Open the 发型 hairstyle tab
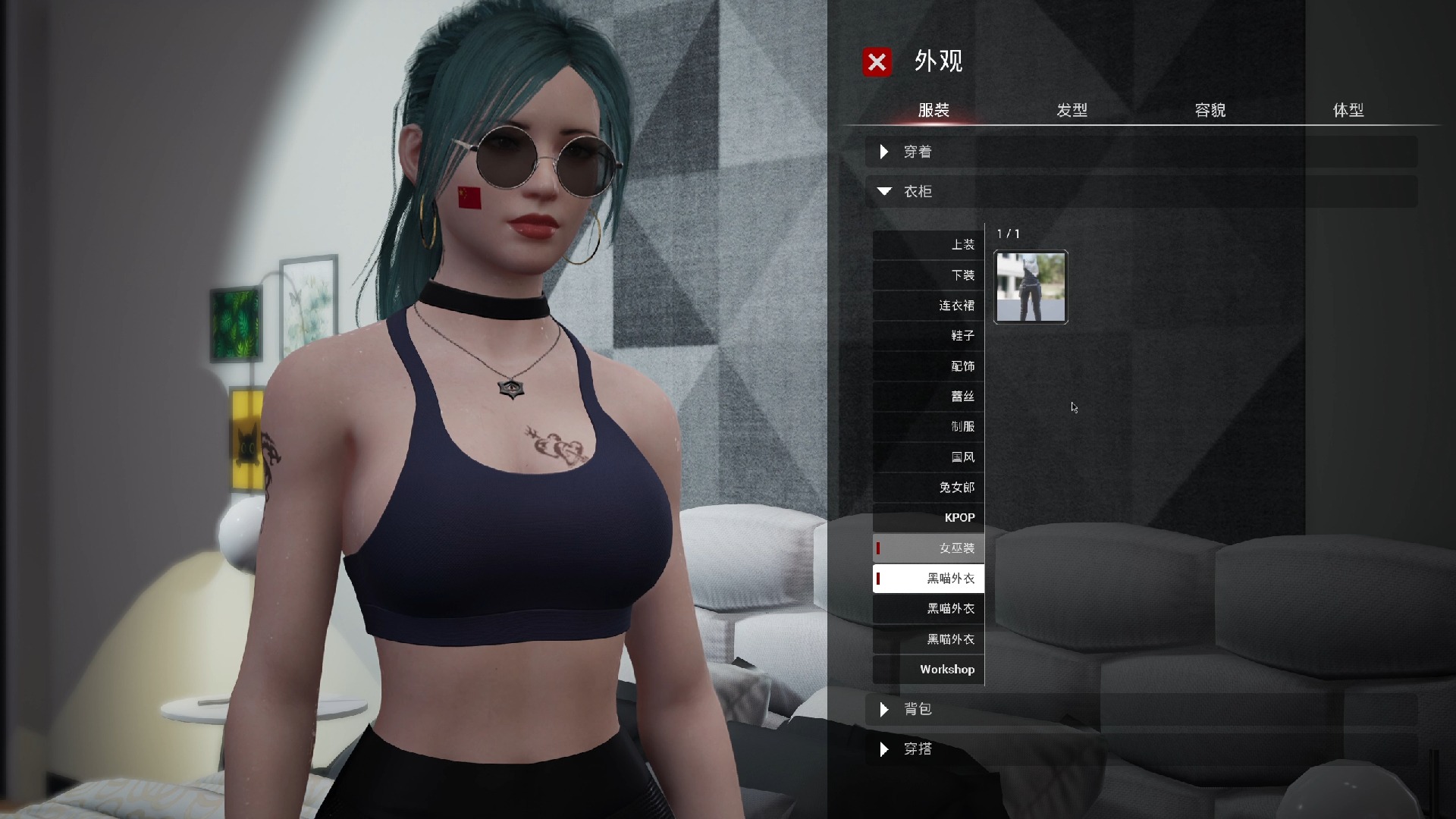 point(1072,111)
